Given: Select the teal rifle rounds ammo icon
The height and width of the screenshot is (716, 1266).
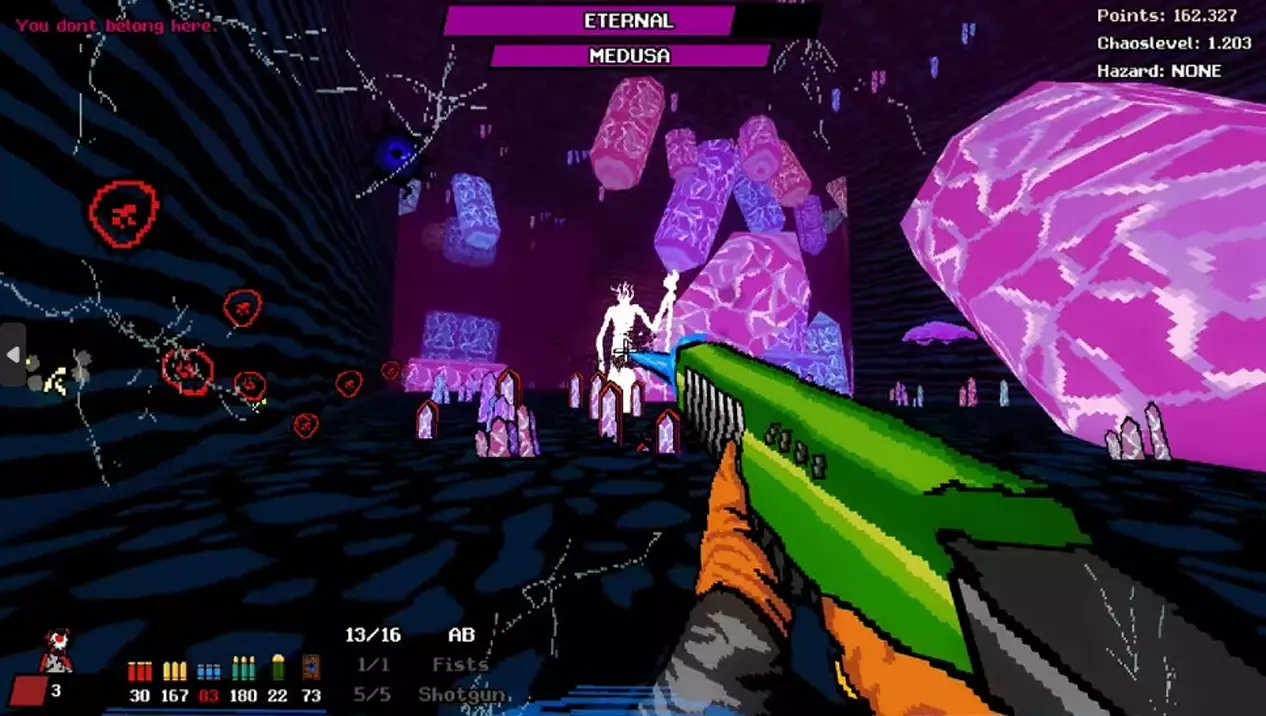Looking at the screenshot, I should click(243, 669).
